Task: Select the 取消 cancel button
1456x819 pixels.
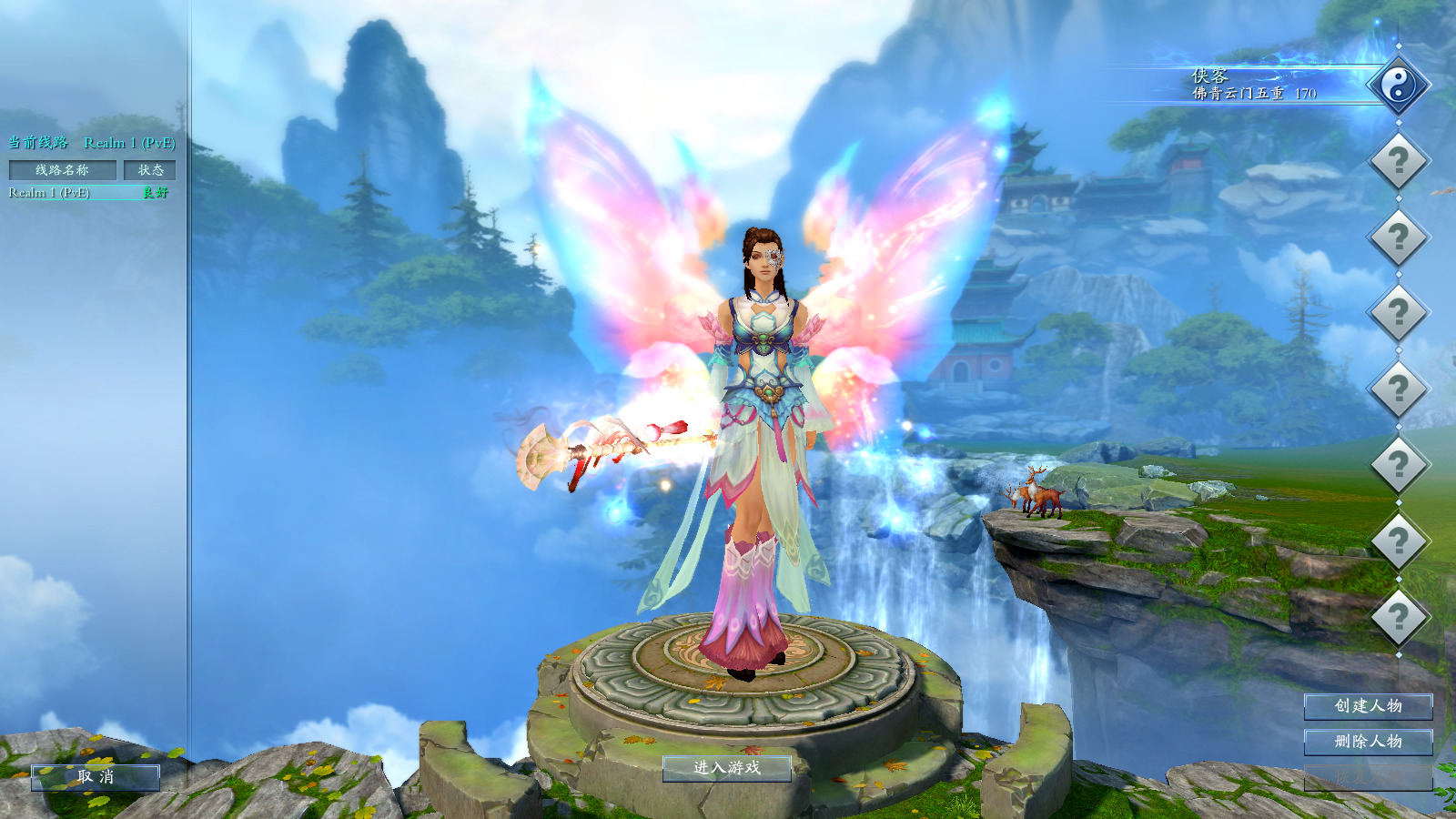Action: tap(96, 777)
